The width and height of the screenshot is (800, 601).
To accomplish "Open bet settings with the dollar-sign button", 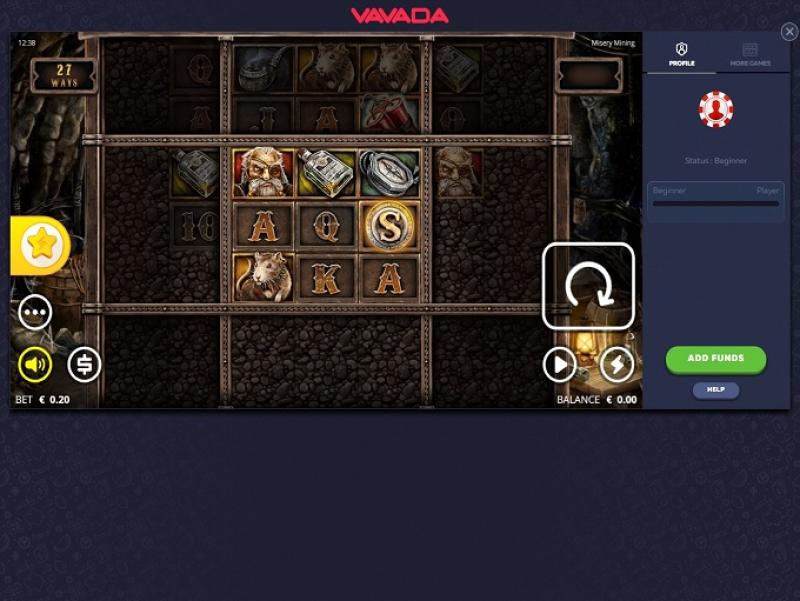I will [84, 365].
